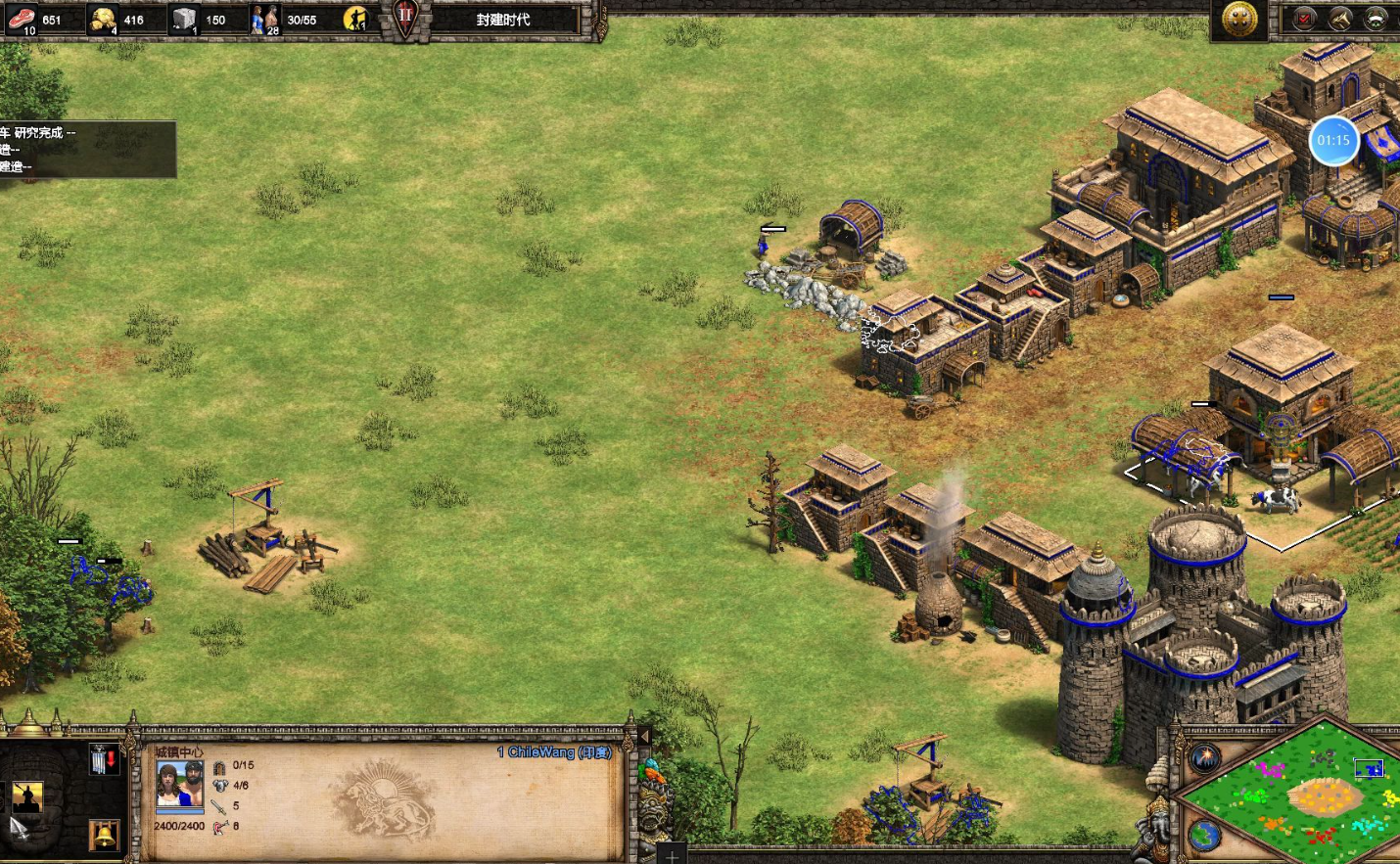Viewport: 1400px width, 864px height.
Task: Open the diplomacy laurel wreath button
Action: tap(1377, 19)
